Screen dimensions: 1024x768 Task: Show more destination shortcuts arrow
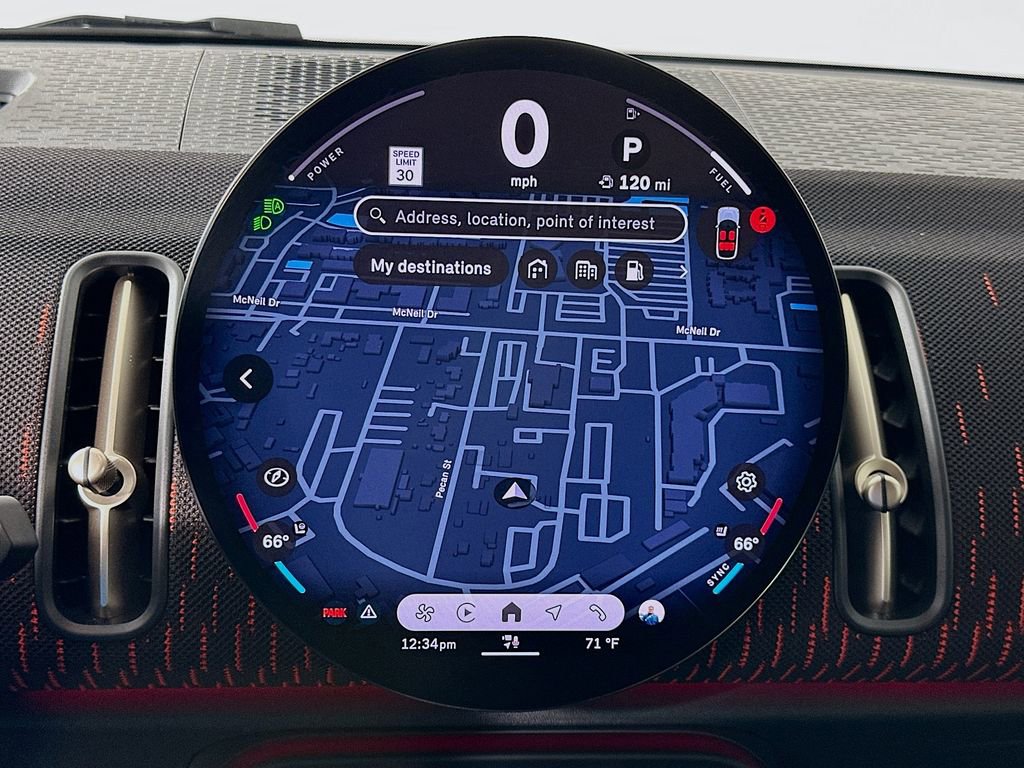pyautogui.click(x=684, y=270)
